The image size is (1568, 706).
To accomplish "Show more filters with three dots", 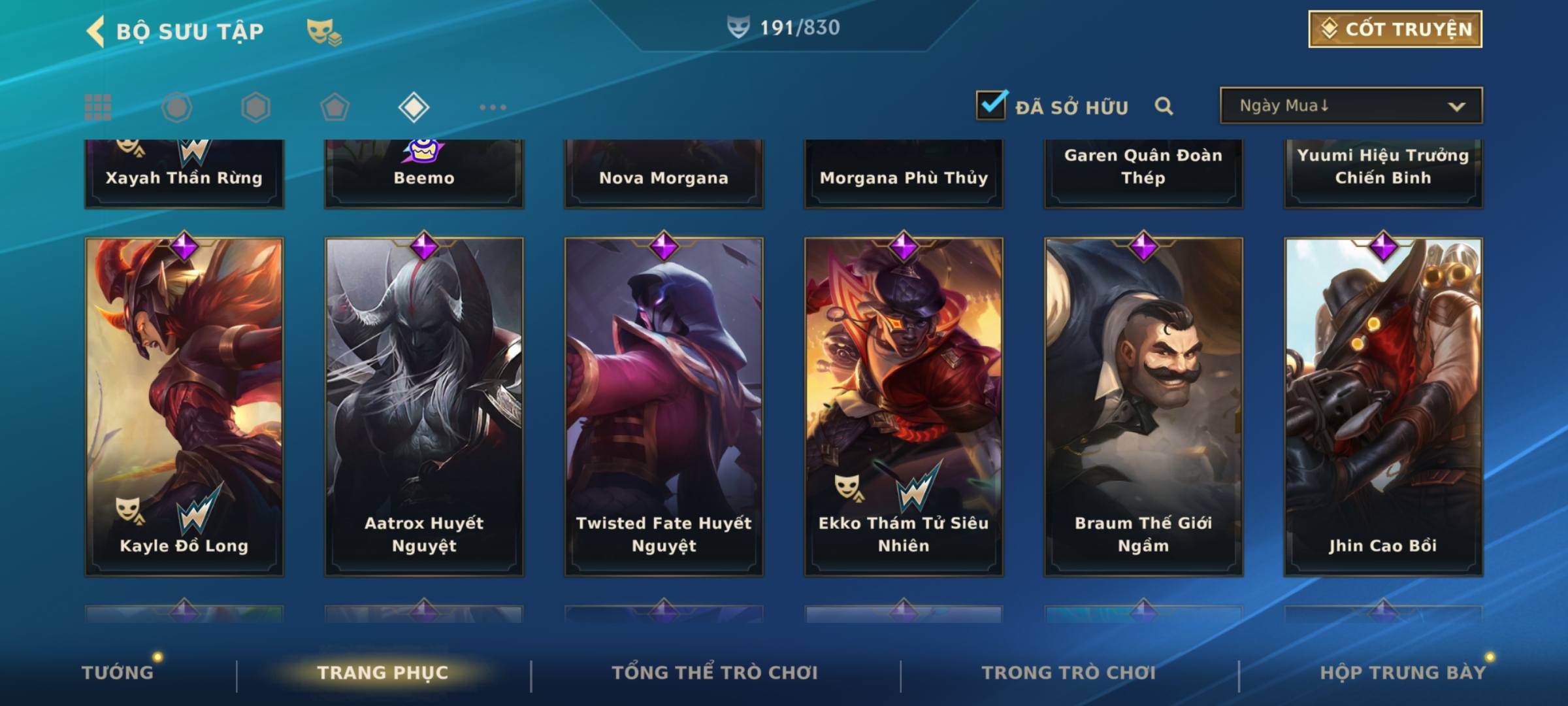I will click(x=493, y=107).
